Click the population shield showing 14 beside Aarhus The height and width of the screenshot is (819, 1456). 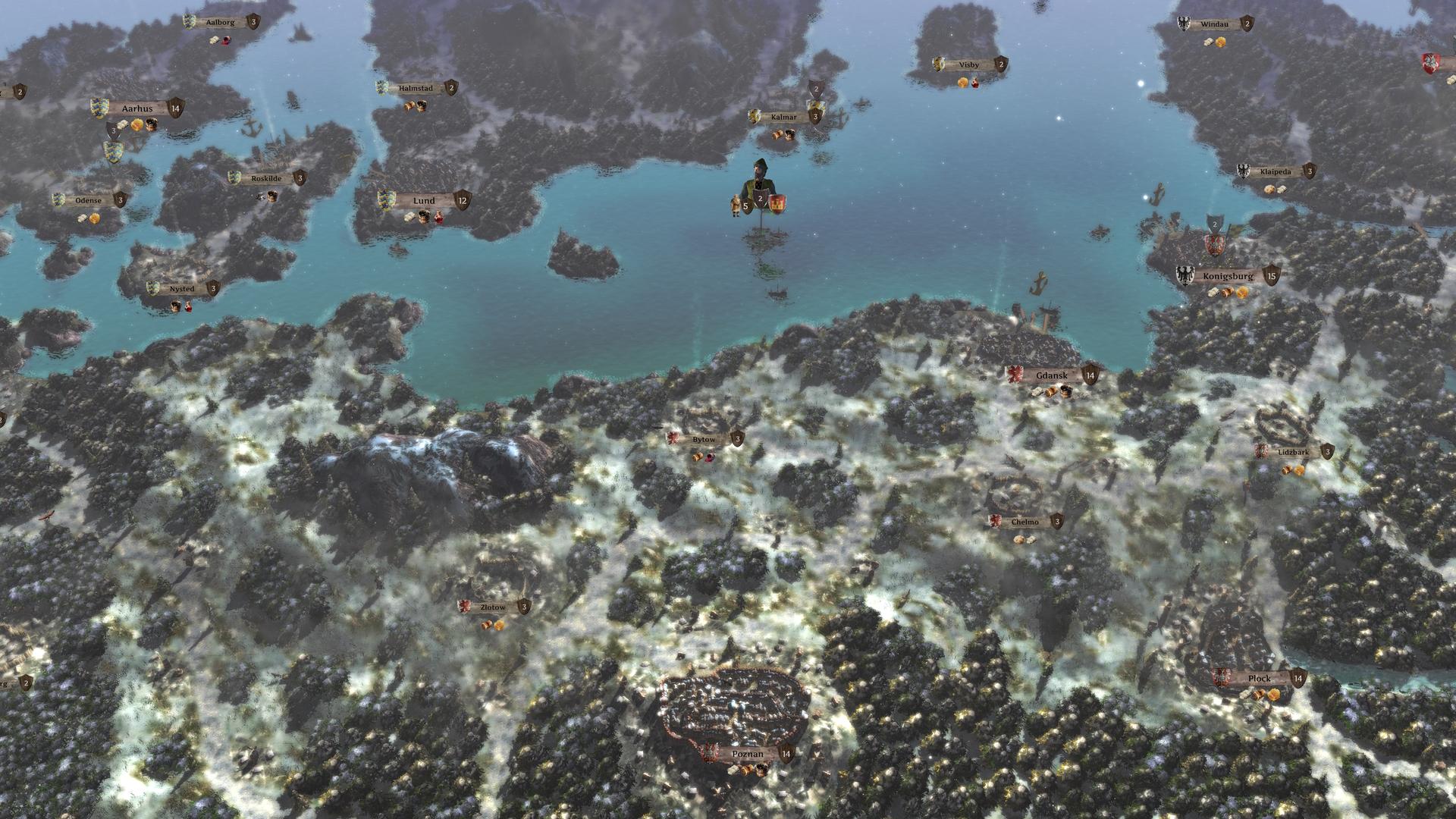[x=176, y=108]
